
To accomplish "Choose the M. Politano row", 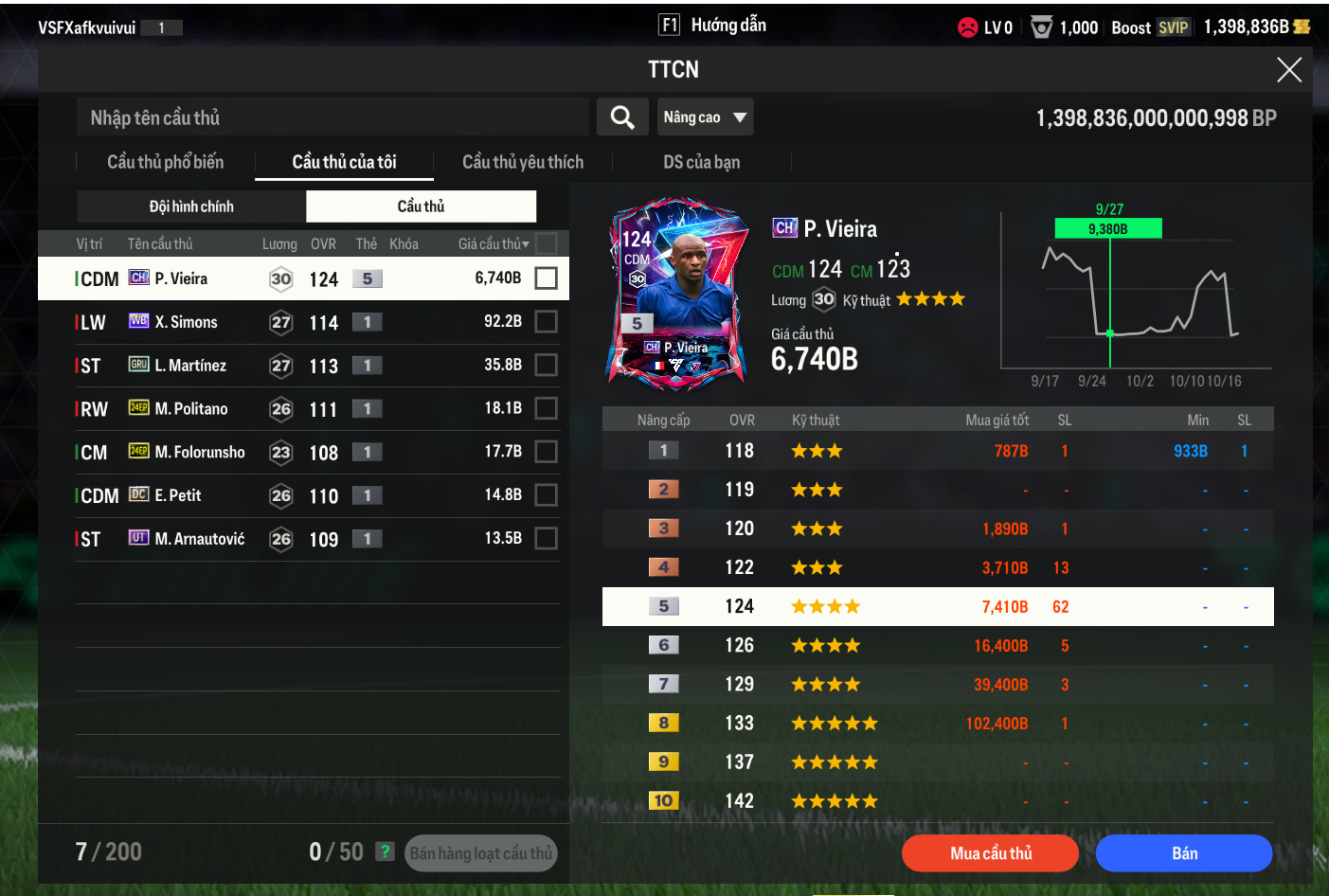I will click(x=284, y=409).
